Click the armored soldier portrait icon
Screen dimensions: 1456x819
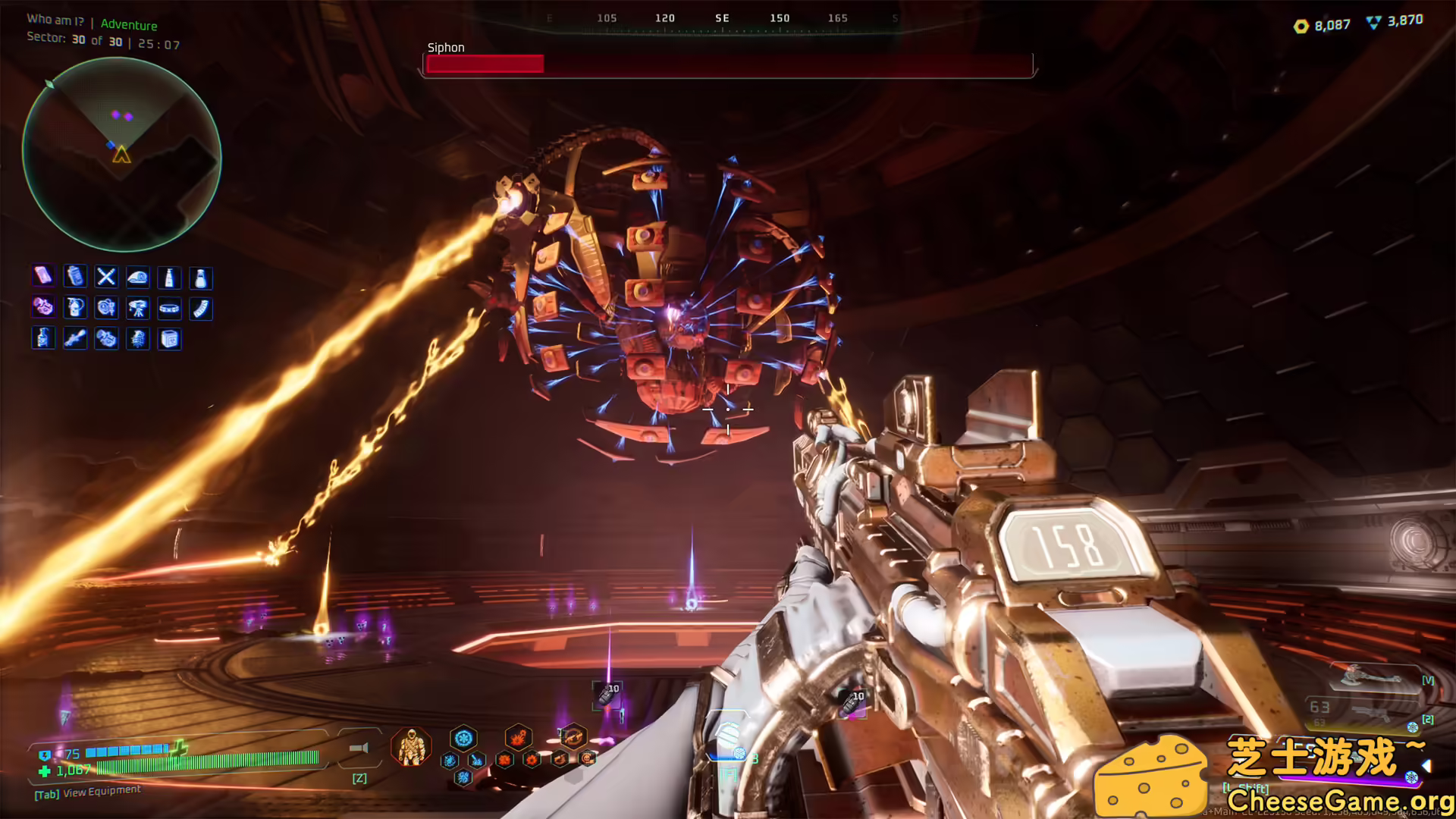[x=412, y=746]
